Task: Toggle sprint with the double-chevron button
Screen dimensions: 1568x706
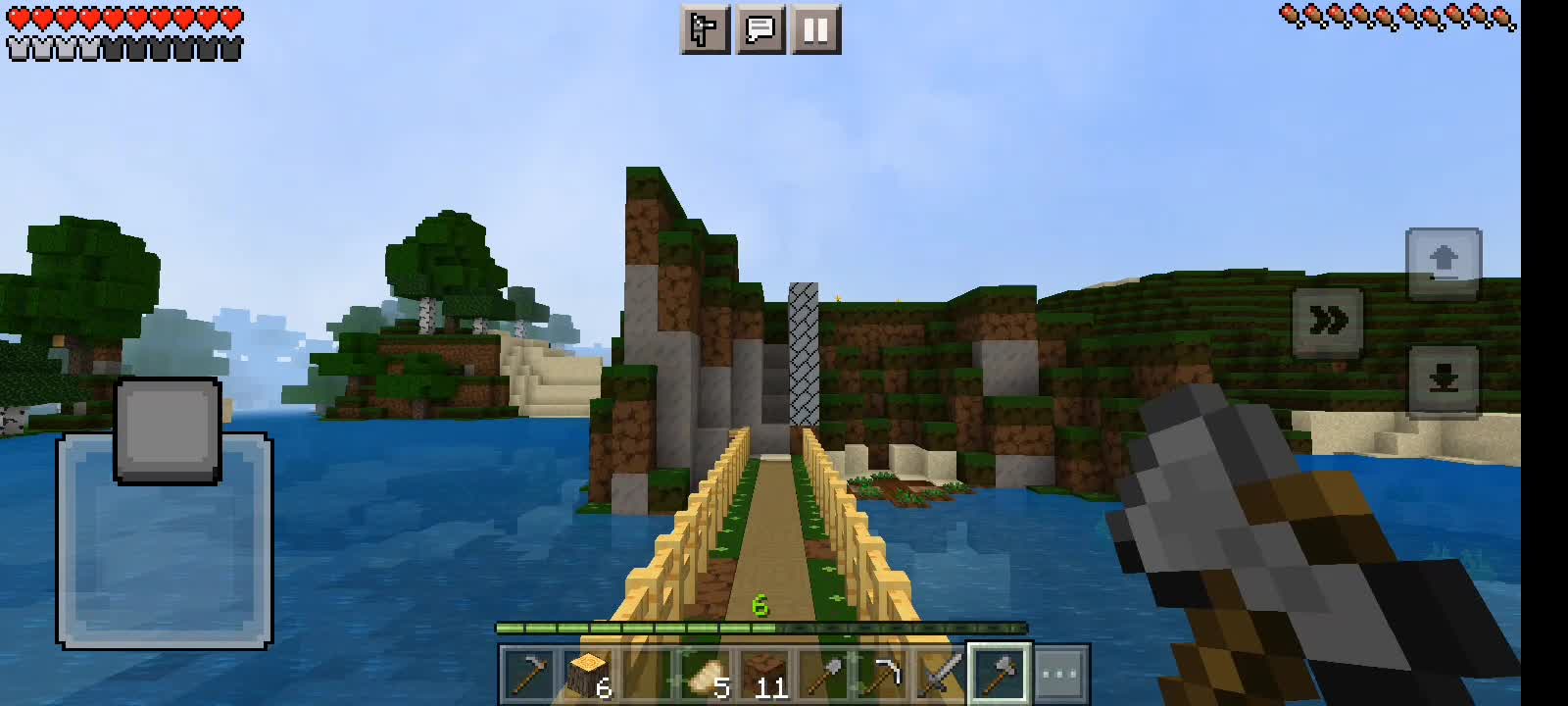Action: pyautogui.click(x=1330, y=321)
